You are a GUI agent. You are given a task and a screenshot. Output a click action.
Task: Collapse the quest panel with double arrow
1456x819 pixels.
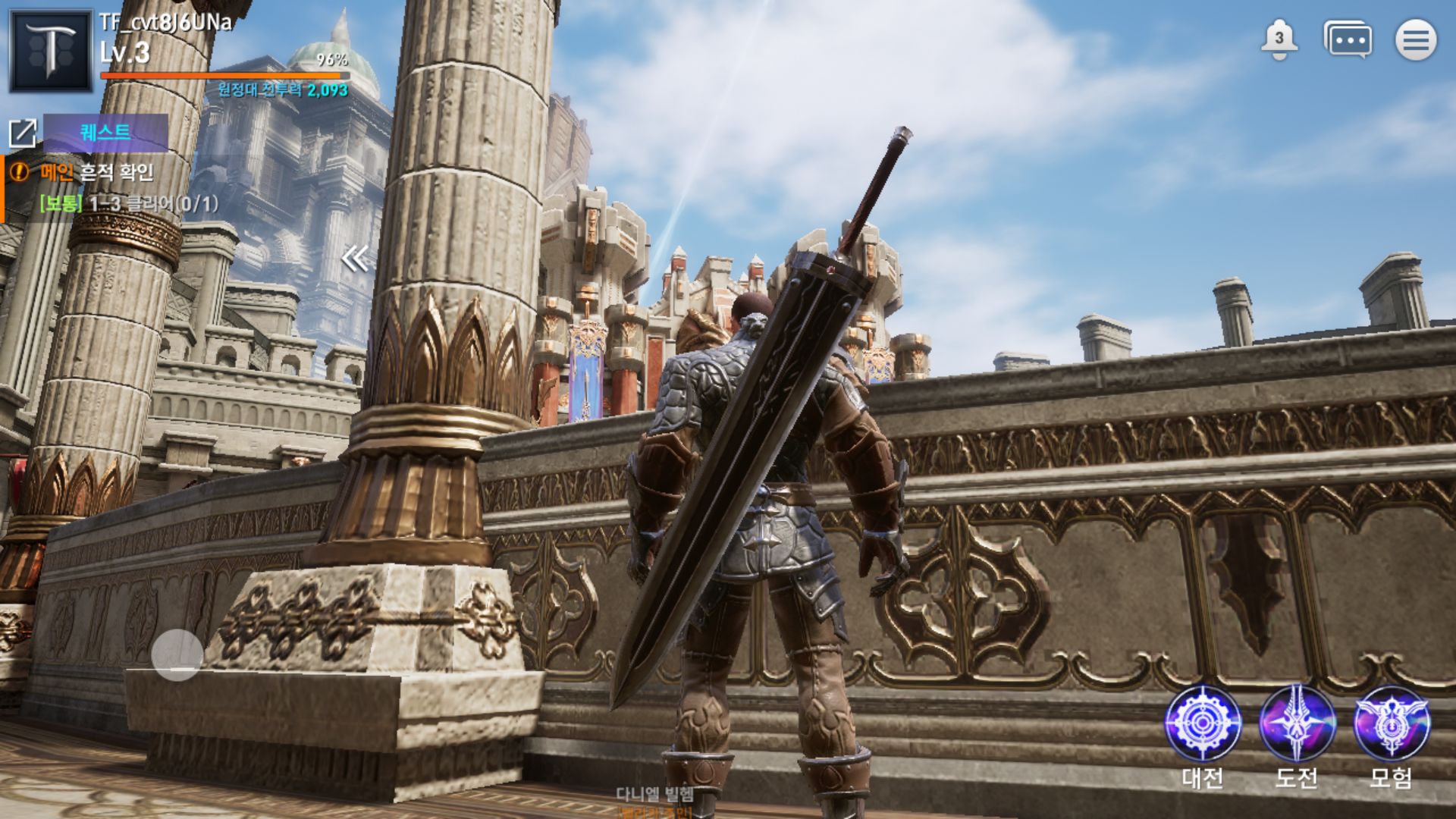tap(354, 259)
